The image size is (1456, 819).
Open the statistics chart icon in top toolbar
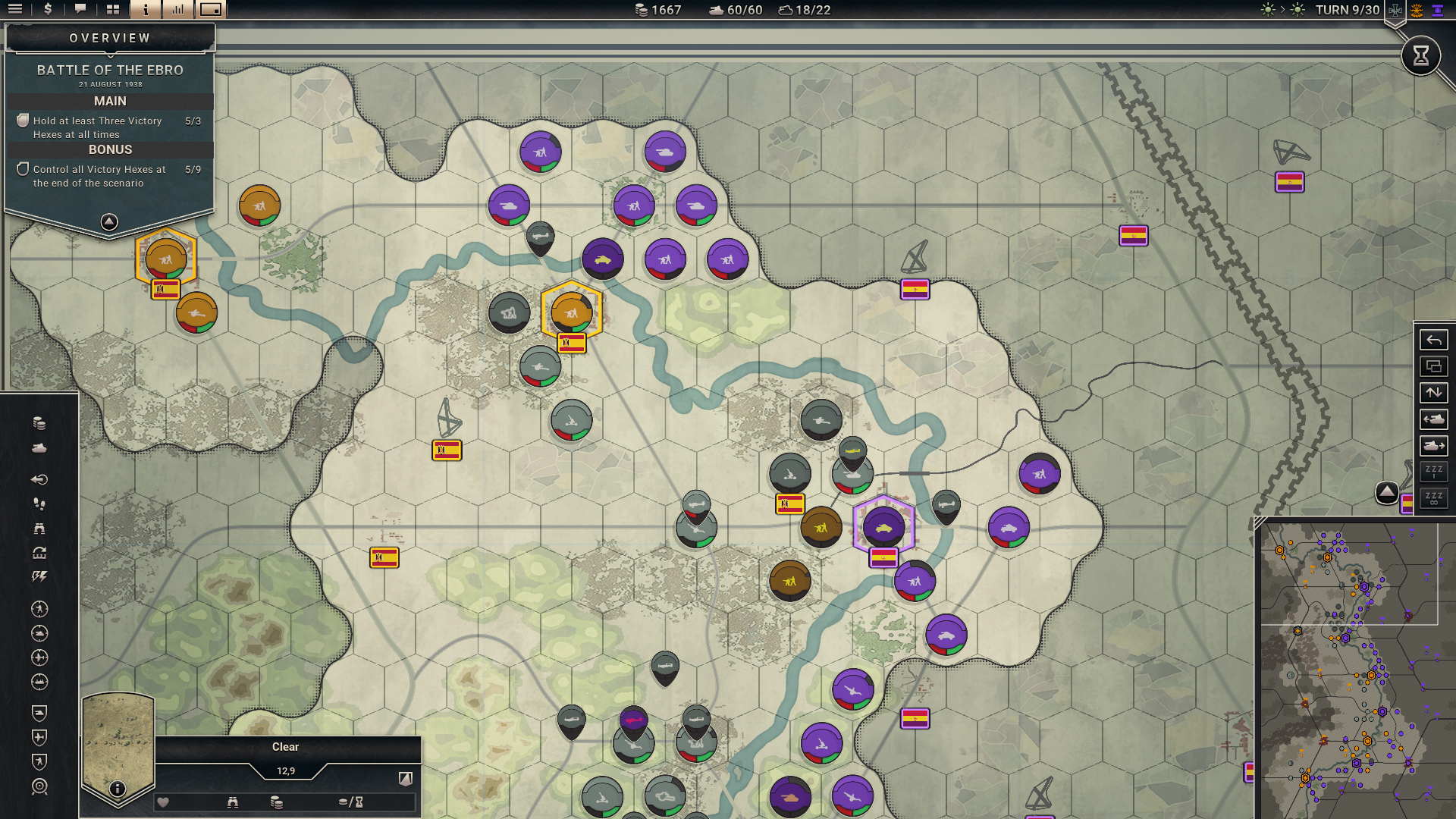178,11
